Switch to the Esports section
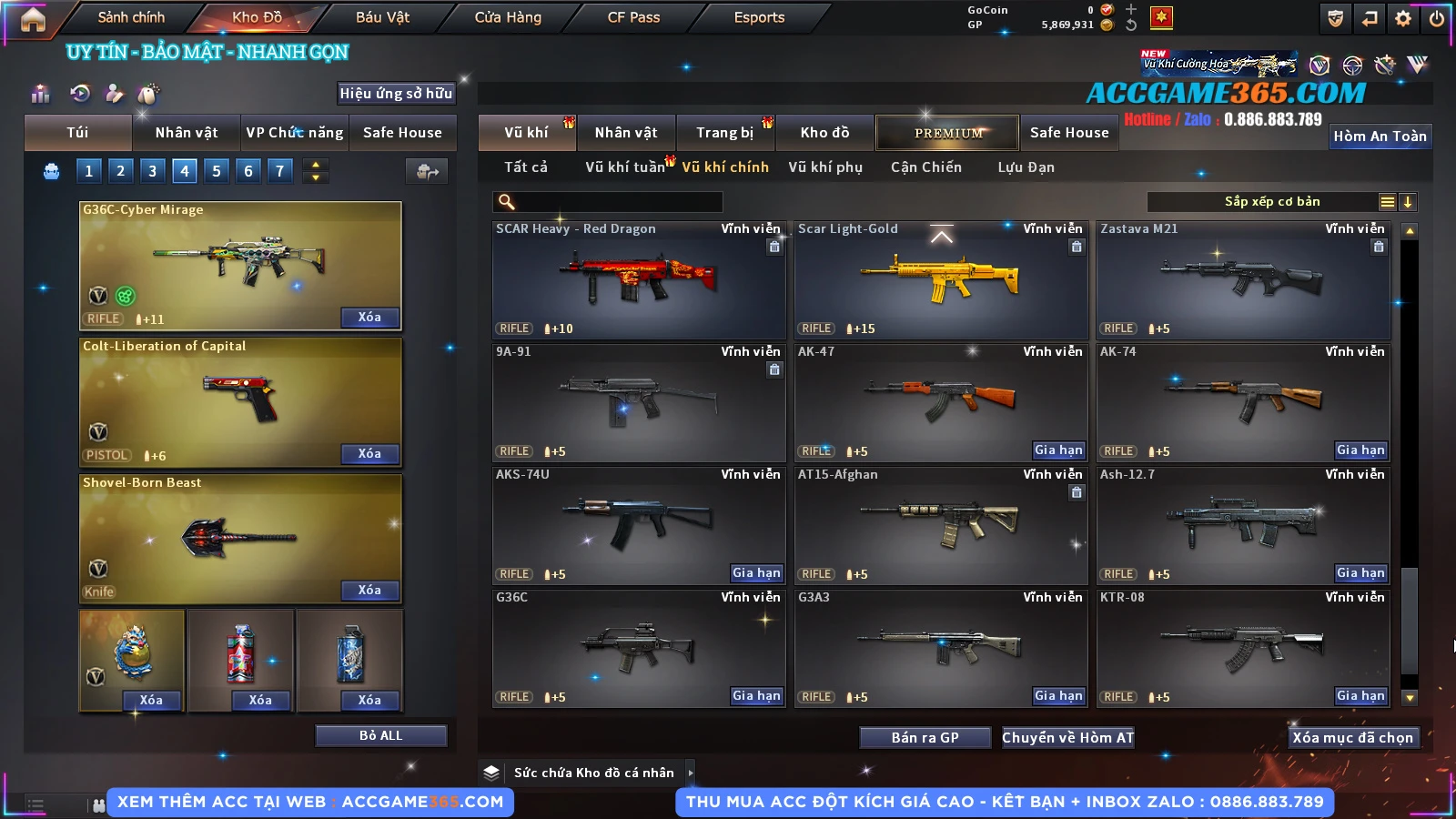The width and height of the screenshot is (1456, 819). pos(759,17)
